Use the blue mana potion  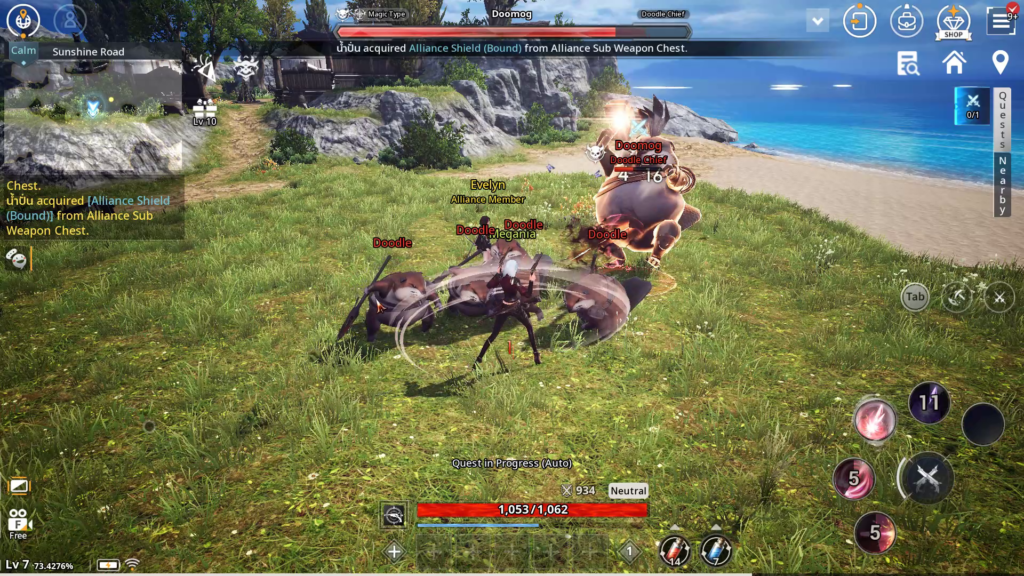(x=715, y=550)
